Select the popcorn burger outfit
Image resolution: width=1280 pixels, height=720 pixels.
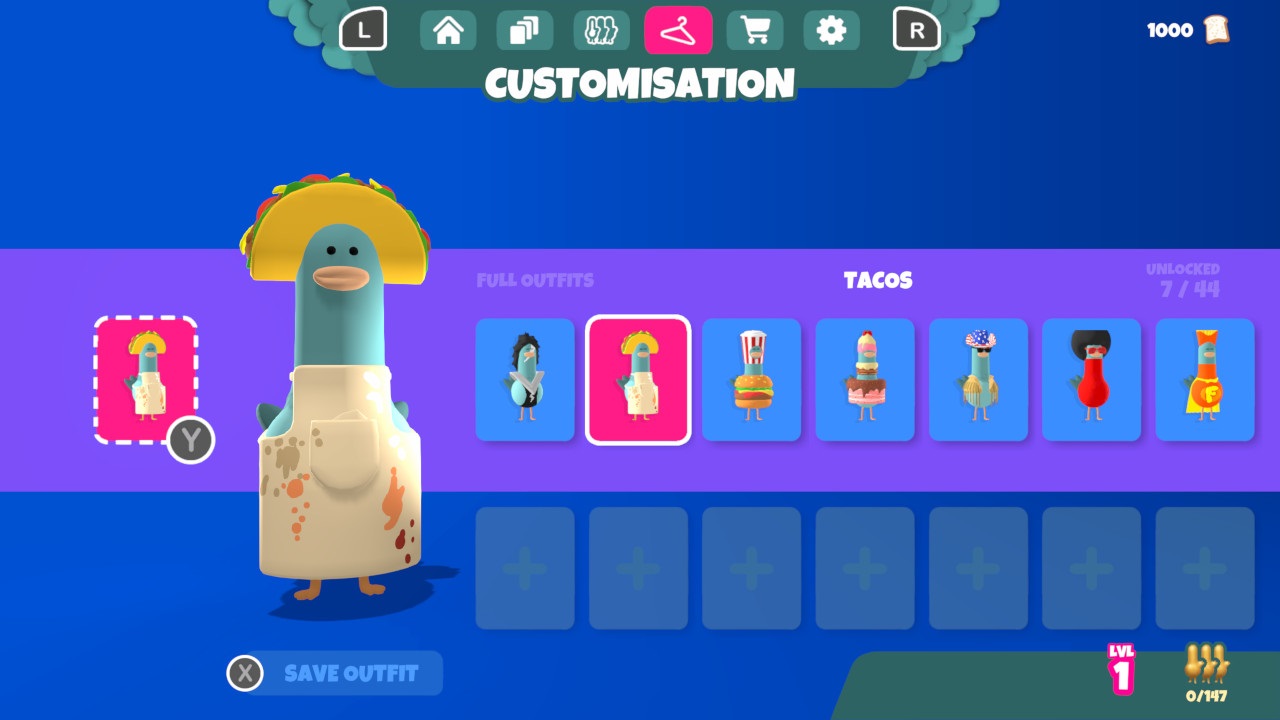pos(751,380)
